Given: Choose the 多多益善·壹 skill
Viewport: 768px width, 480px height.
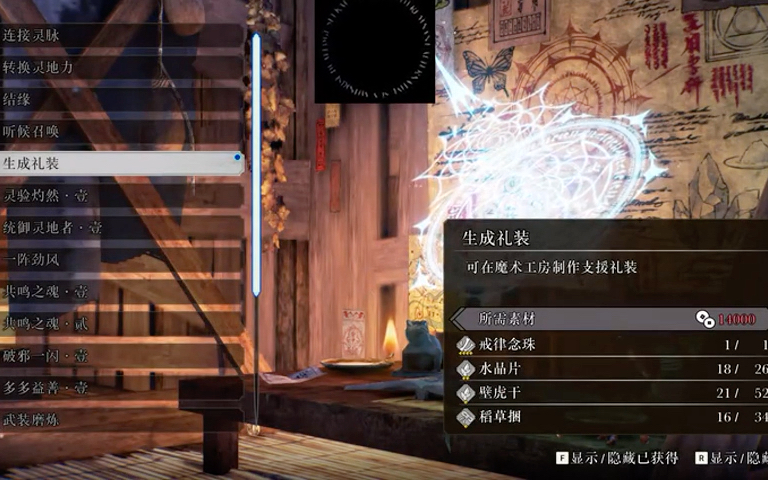Looking at the screenshot, I should click(120, 388).
